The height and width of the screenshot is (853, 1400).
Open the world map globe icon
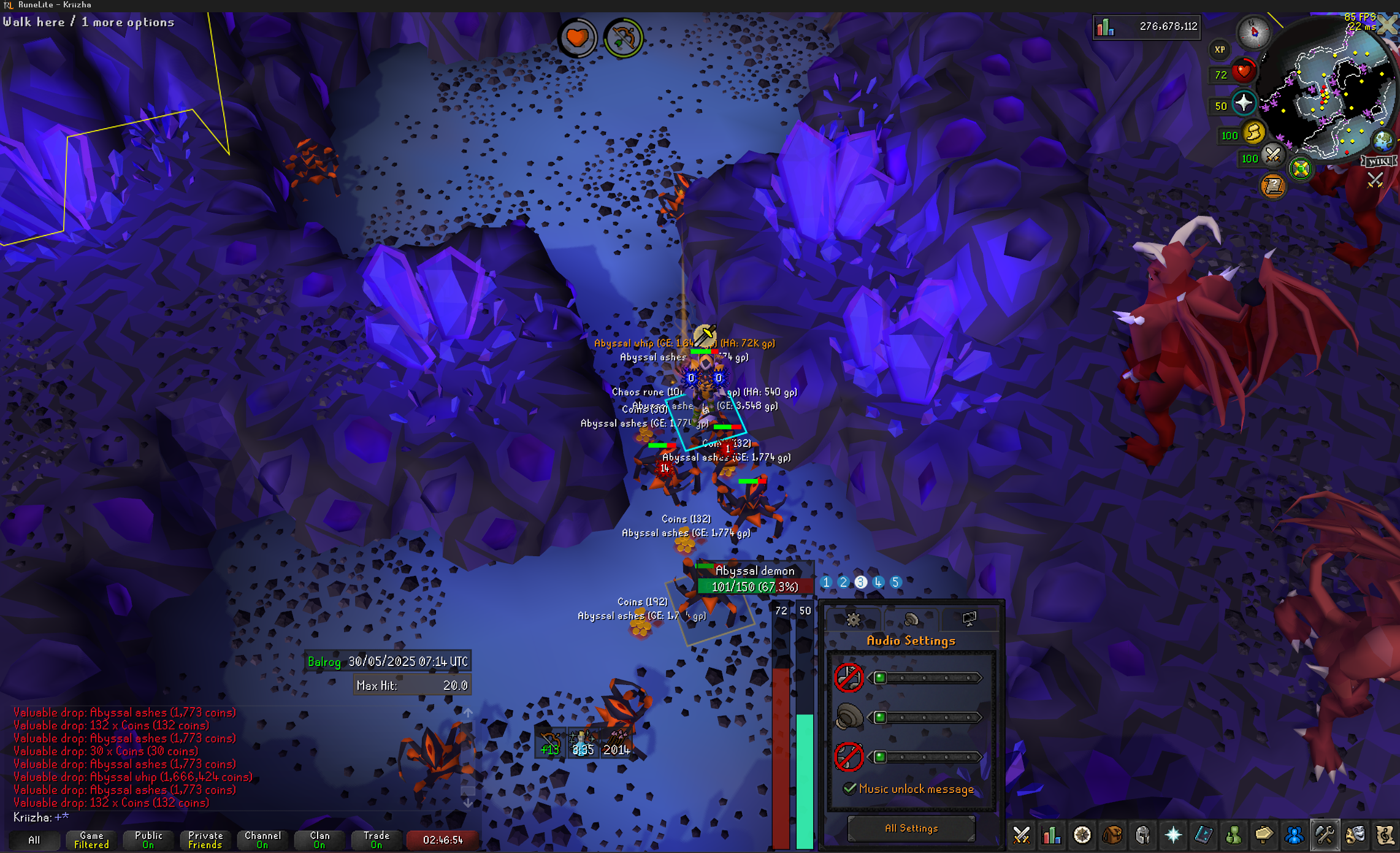1382,141
